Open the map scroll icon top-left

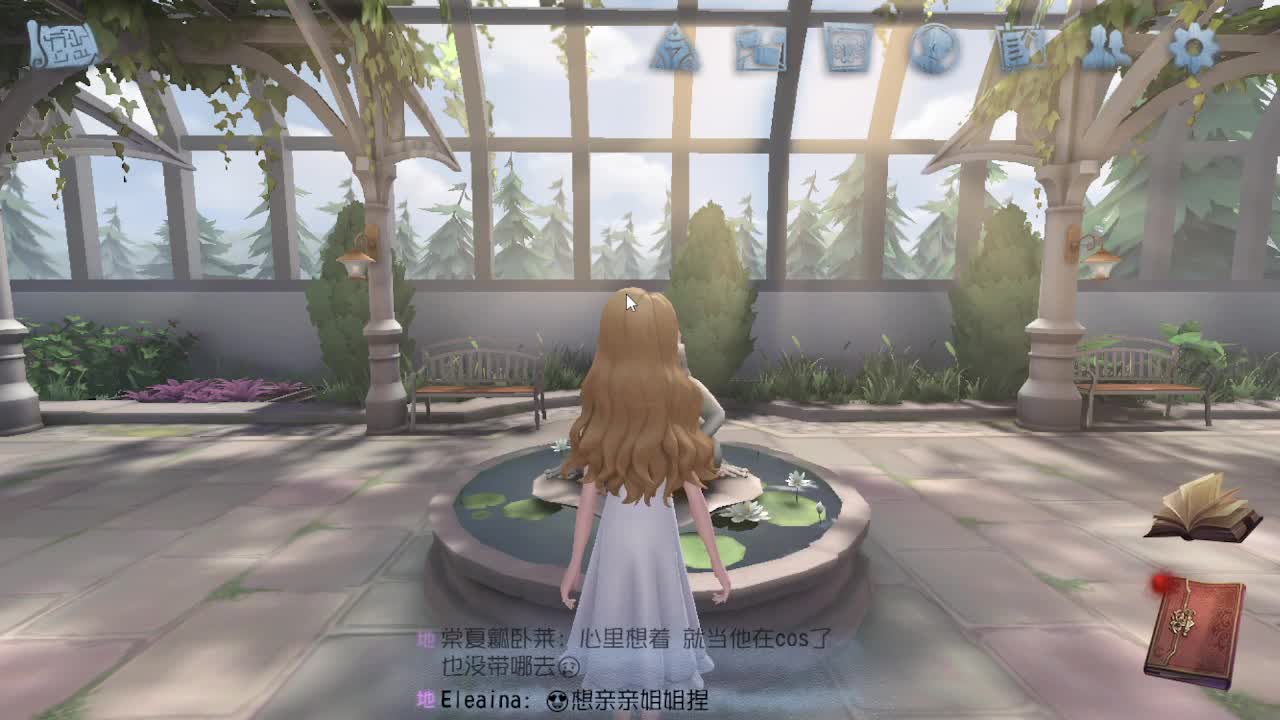pos(60,42)
